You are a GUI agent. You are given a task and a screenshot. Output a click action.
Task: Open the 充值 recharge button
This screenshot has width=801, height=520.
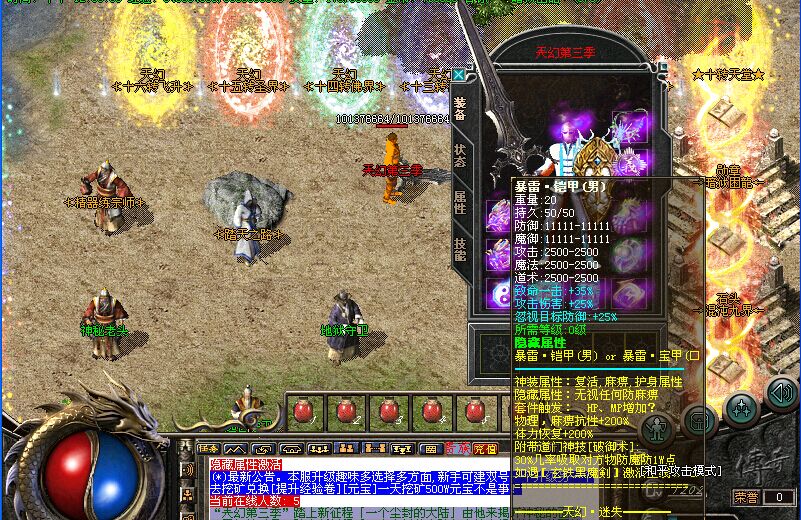[485, 449]
